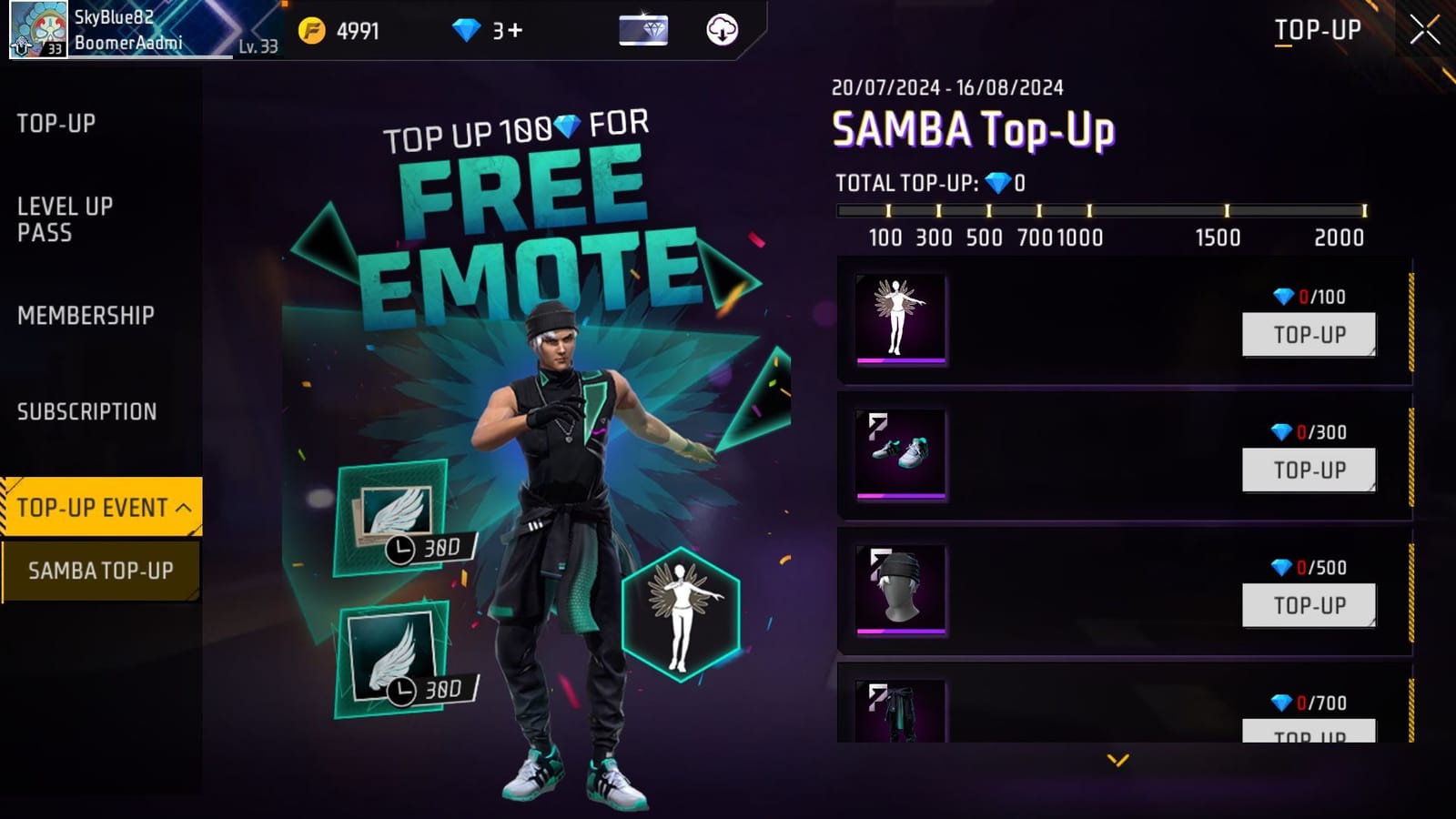Go to the LEVEL UP PASS page

pos(64,220)
